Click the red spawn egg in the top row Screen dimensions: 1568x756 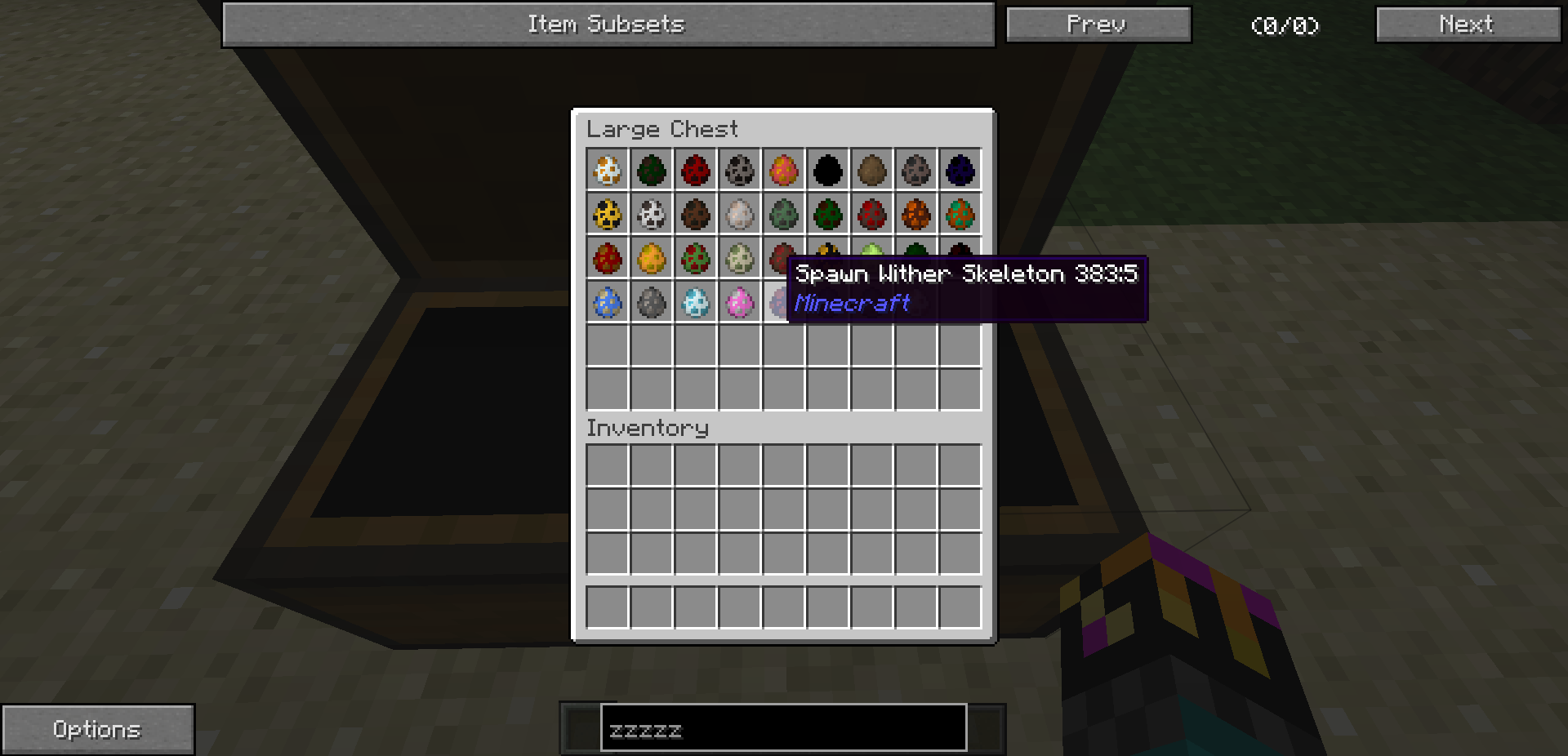[695, 170]
